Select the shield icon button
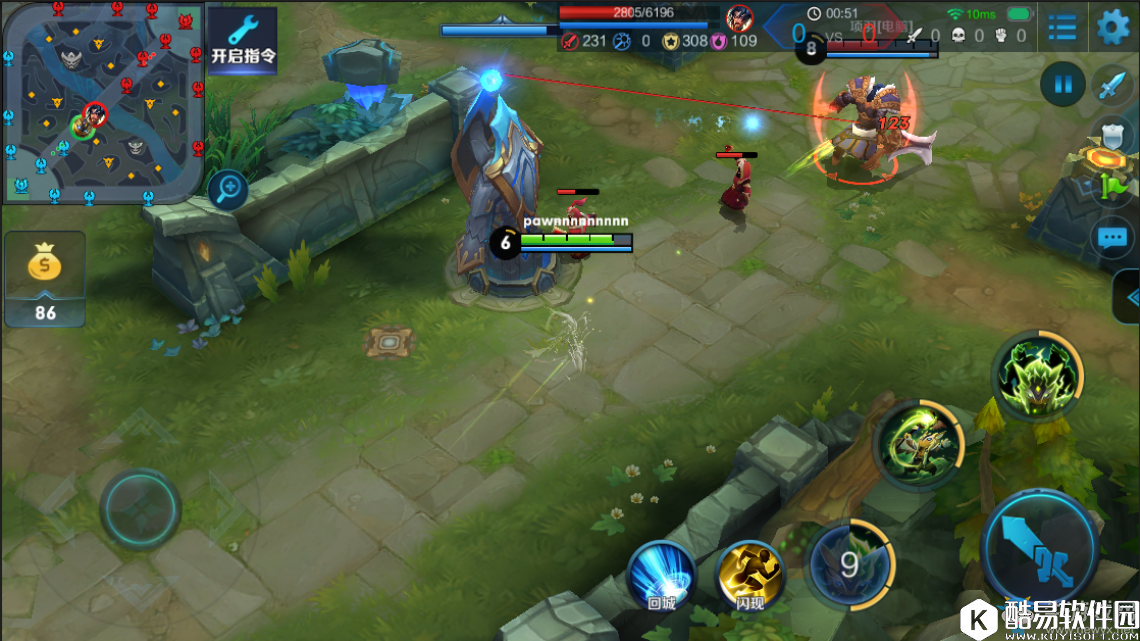 pyautogui.click(x=1112, y=135)
